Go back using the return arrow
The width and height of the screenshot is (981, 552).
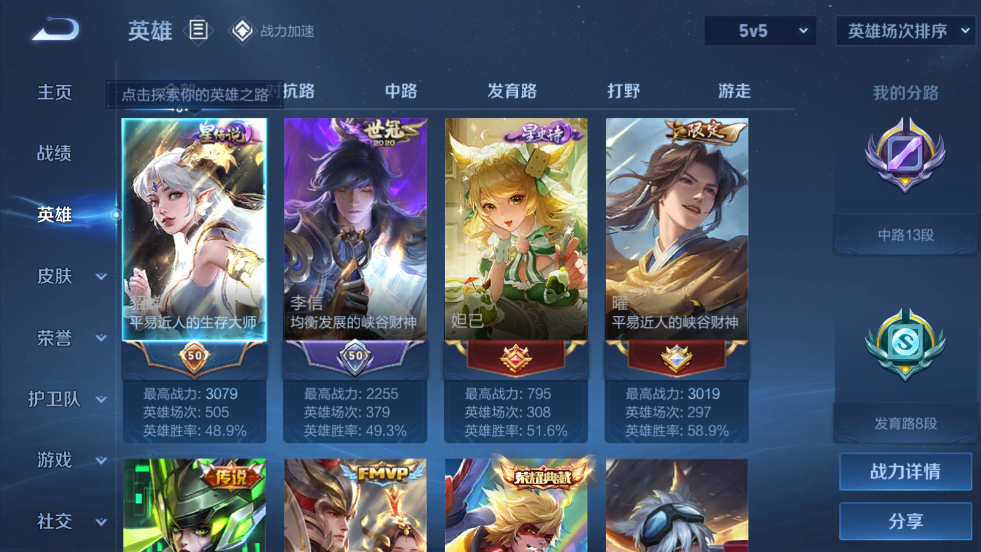55,30
